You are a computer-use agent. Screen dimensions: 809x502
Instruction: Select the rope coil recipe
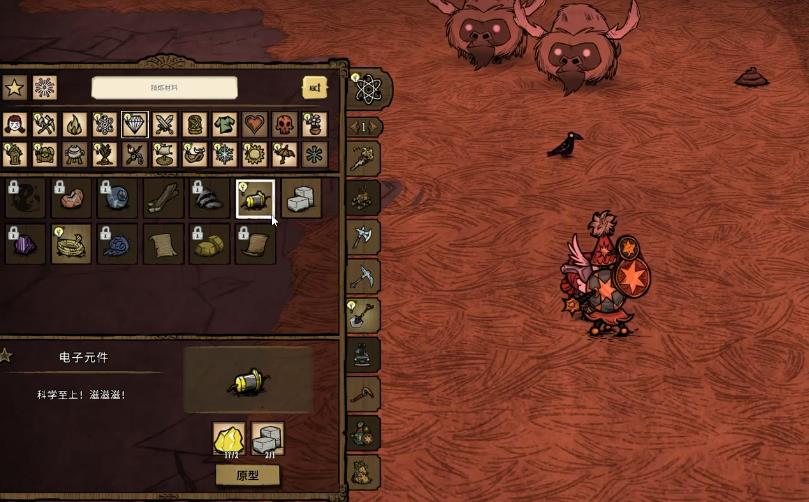point(71,244)
